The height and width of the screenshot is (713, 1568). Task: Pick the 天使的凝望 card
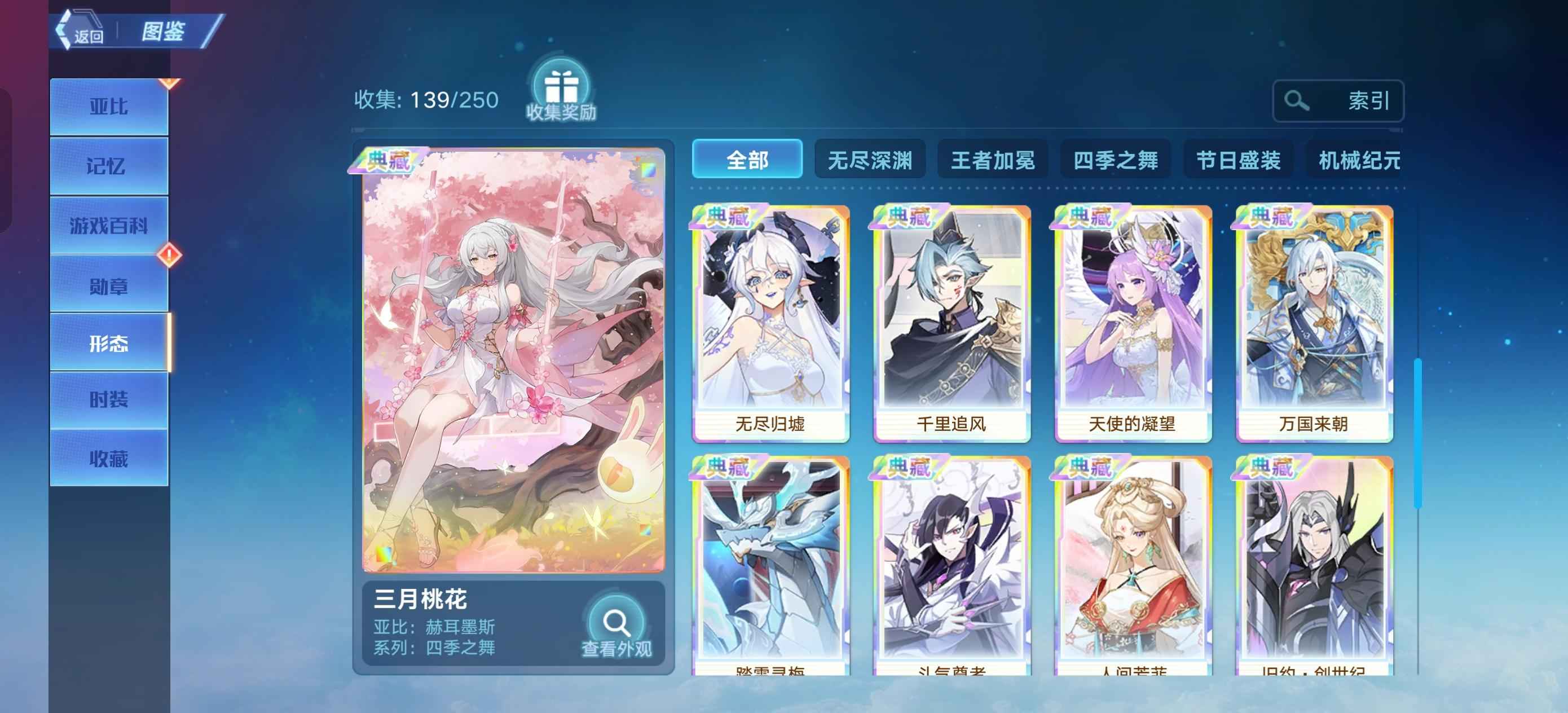pos(1132,323)
